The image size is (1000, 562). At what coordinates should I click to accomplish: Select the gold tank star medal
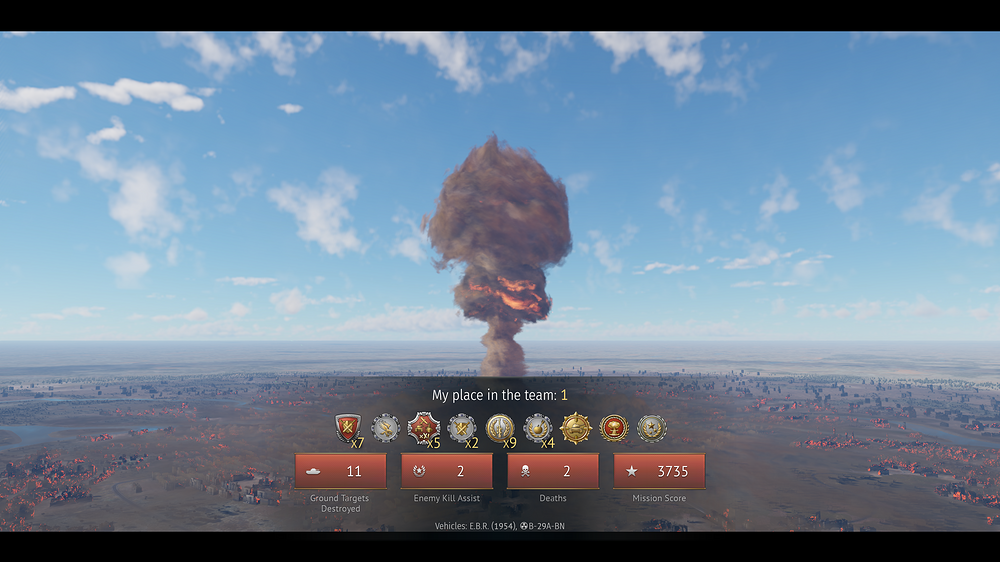576,428
